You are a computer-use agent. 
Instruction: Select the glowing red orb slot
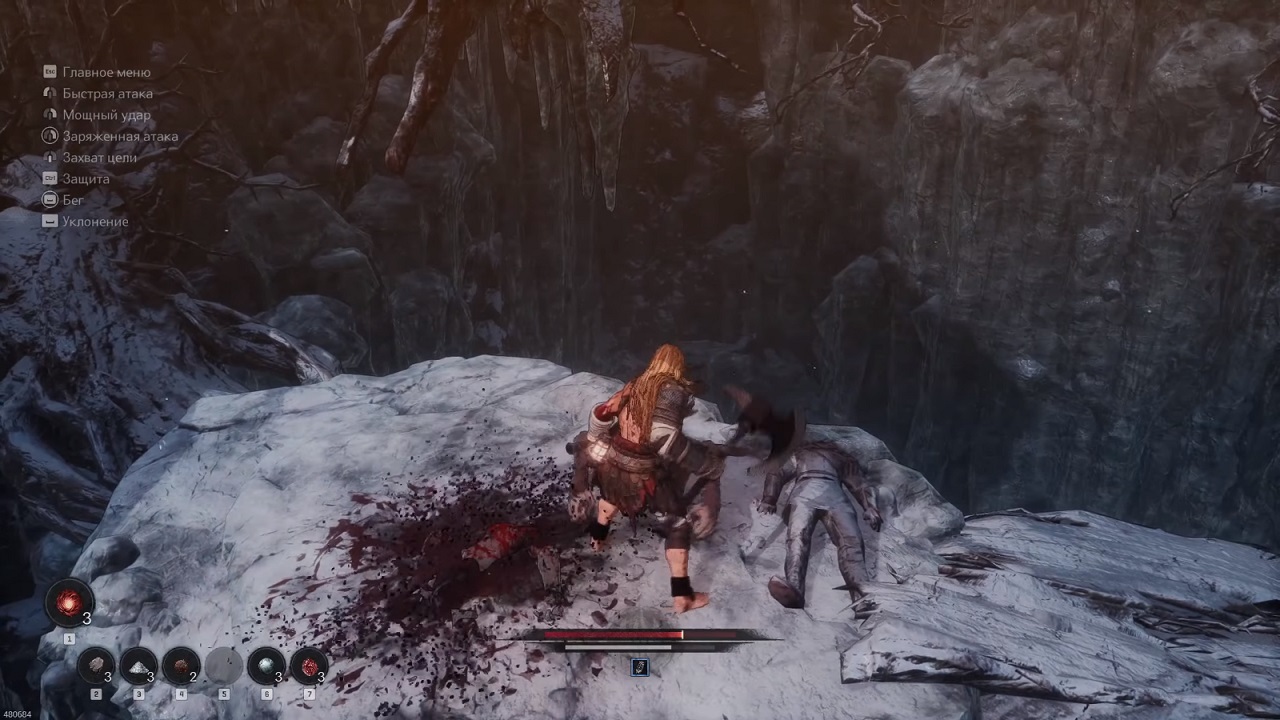click(69, 603)
